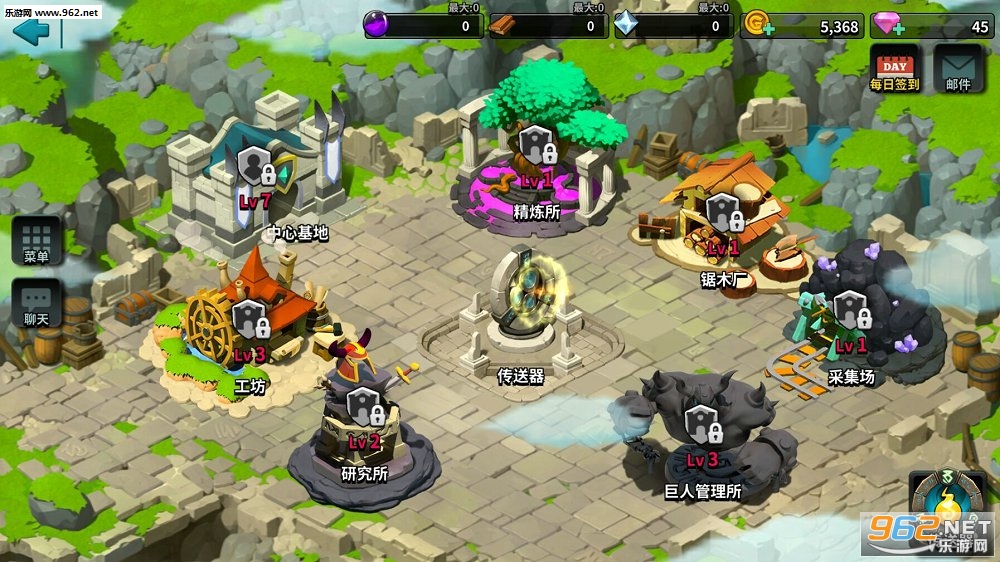Go back with the blue arrow
This screenshot has height=562, width=1000.
pos(31,31)
